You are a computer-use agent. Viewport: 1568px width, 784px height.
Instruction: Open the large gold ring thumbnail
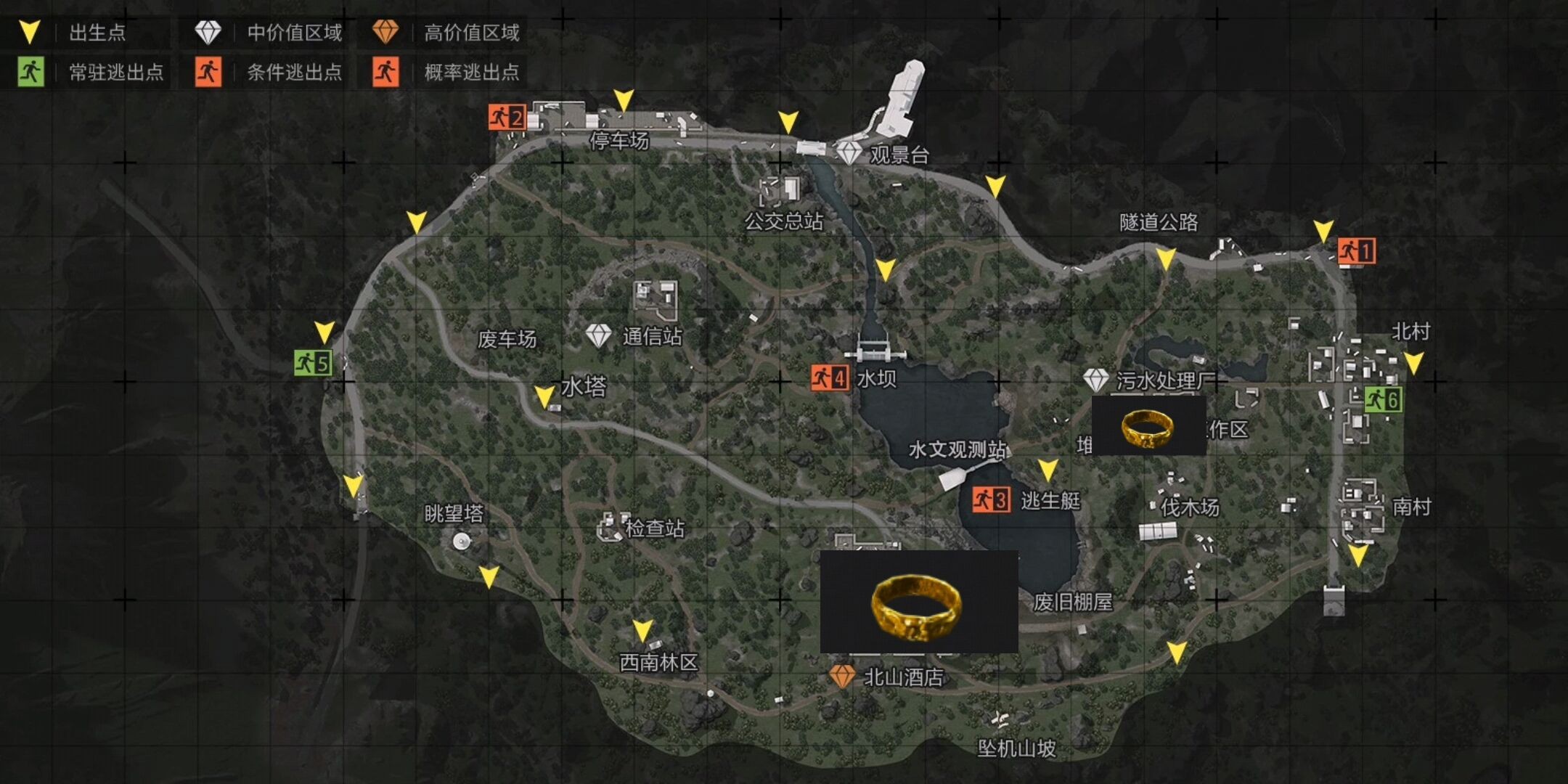tap(918, 602)
